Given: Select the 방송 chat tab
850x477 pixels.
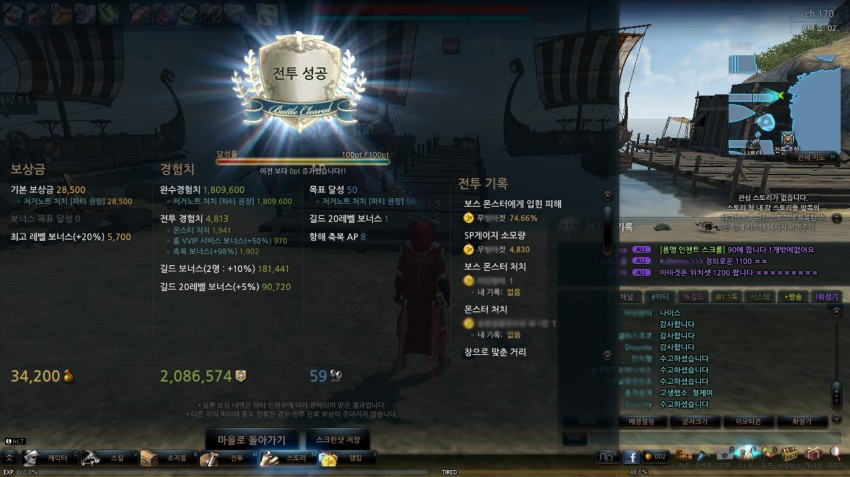Looking at the screenshot, I should (x=793, y=296).
